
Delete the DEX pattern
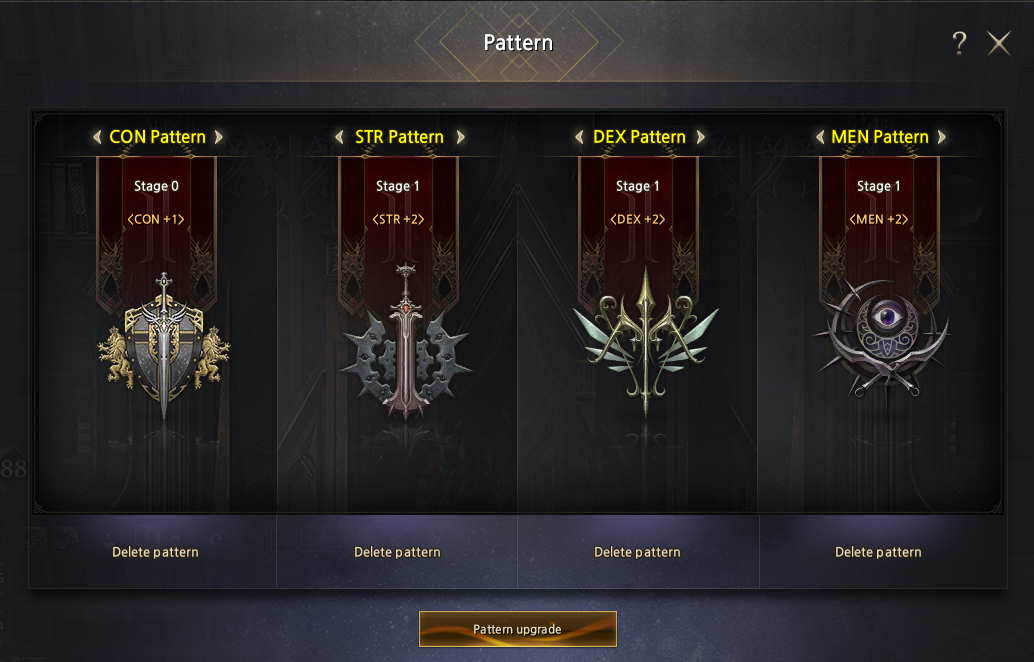click(x=637, y=552)
